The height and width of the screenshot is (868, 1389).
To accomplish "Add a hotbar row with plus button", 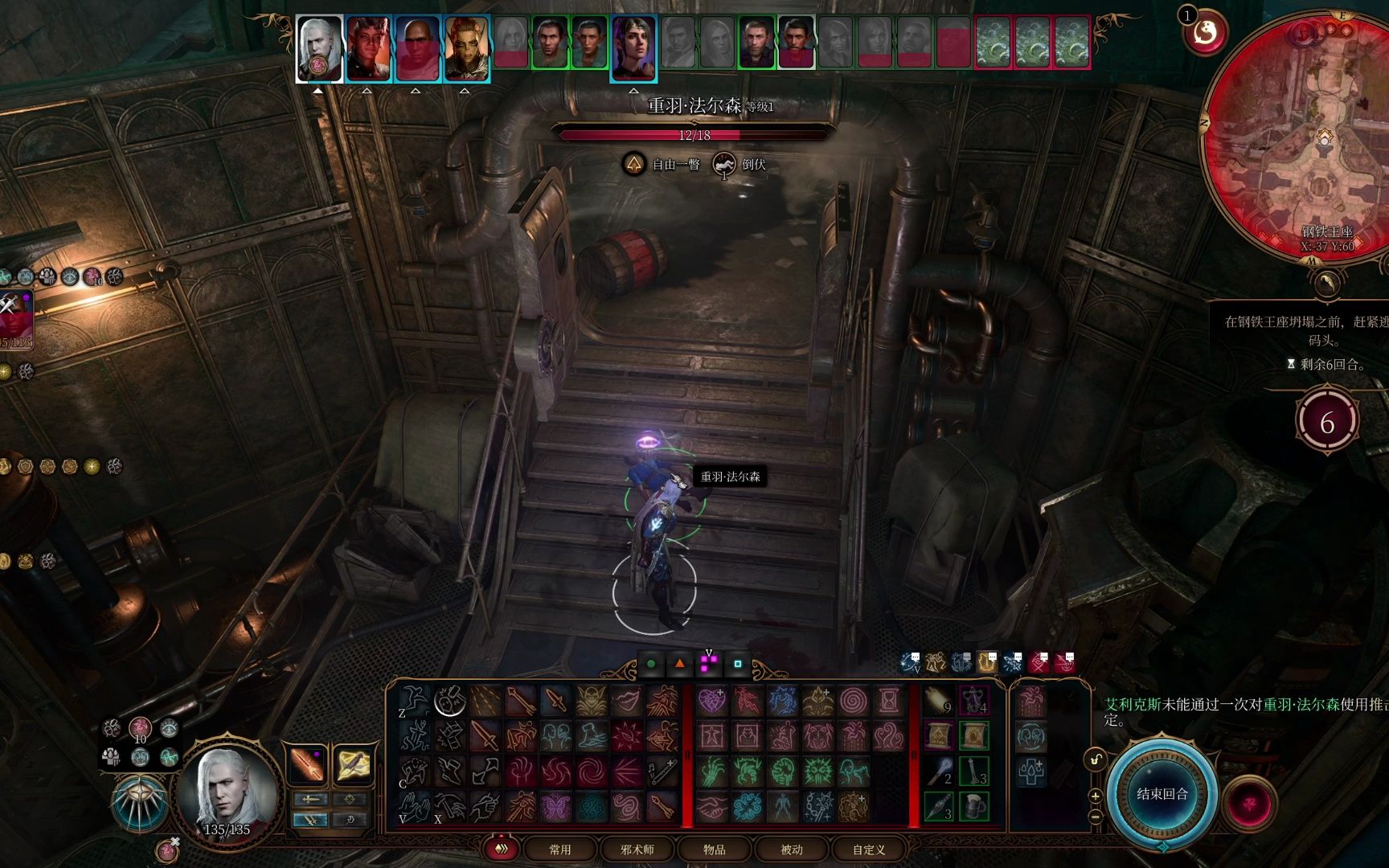I will 1095,796.
